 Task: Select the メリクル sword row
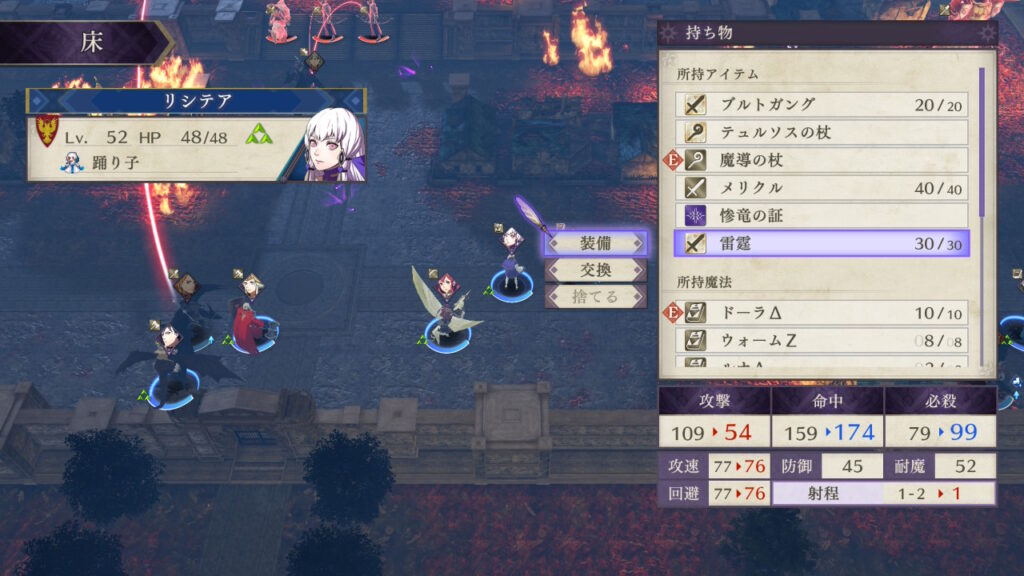[x=822, y=188]
